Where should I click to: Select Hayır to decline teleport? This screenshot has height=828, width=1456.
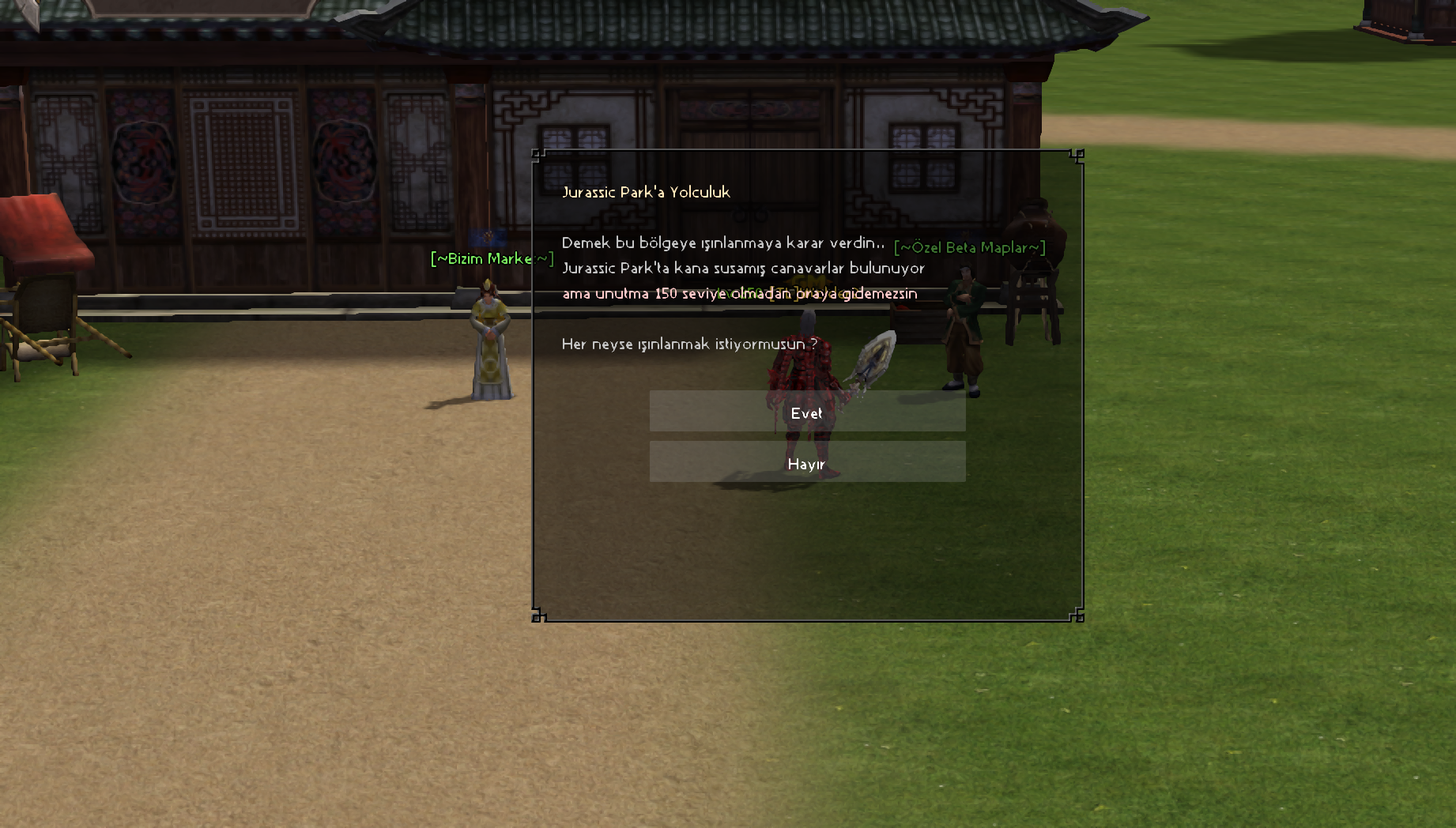pyautogui.click(x=807, y=462)
